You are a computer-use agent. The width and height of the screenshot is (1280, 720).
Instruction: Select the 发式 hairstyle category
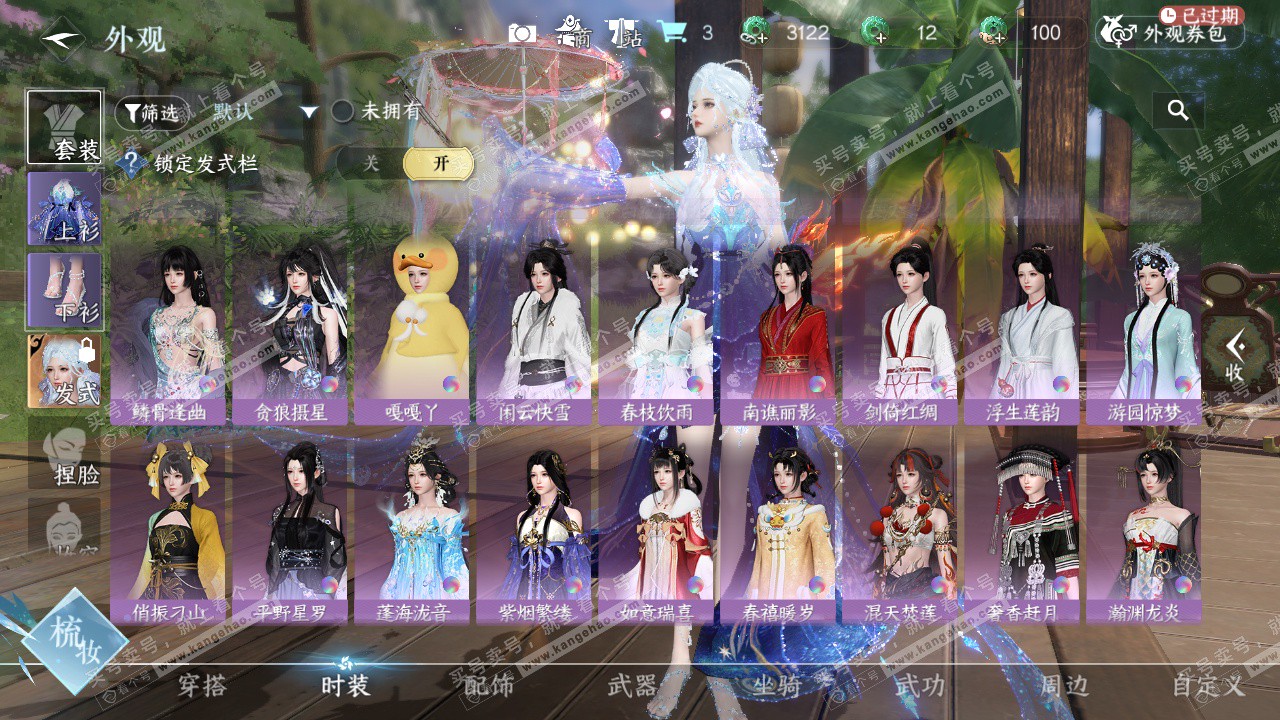click(x=65, y=371)
